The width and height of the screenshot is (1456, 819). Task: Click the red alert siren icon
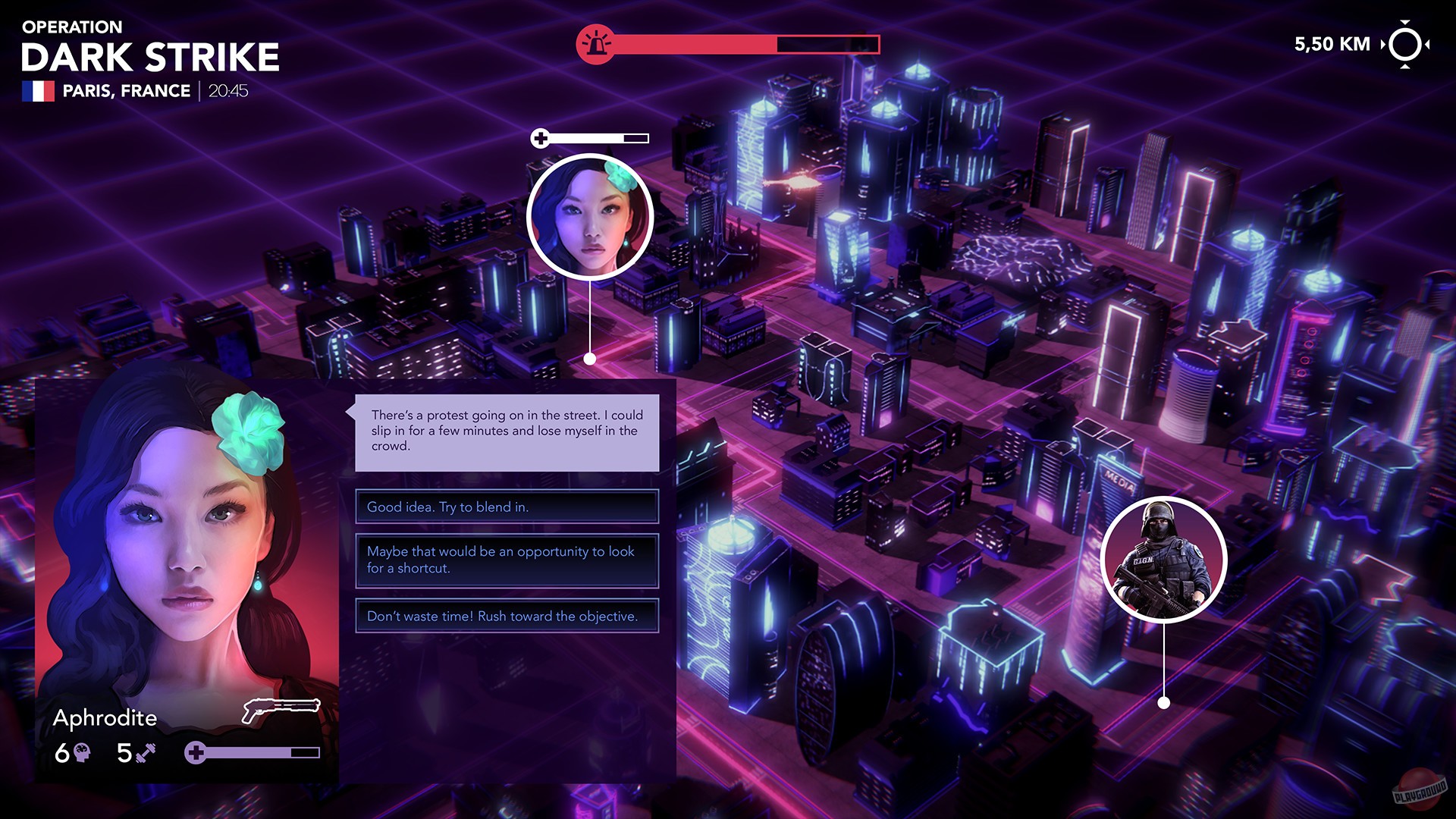597,43
